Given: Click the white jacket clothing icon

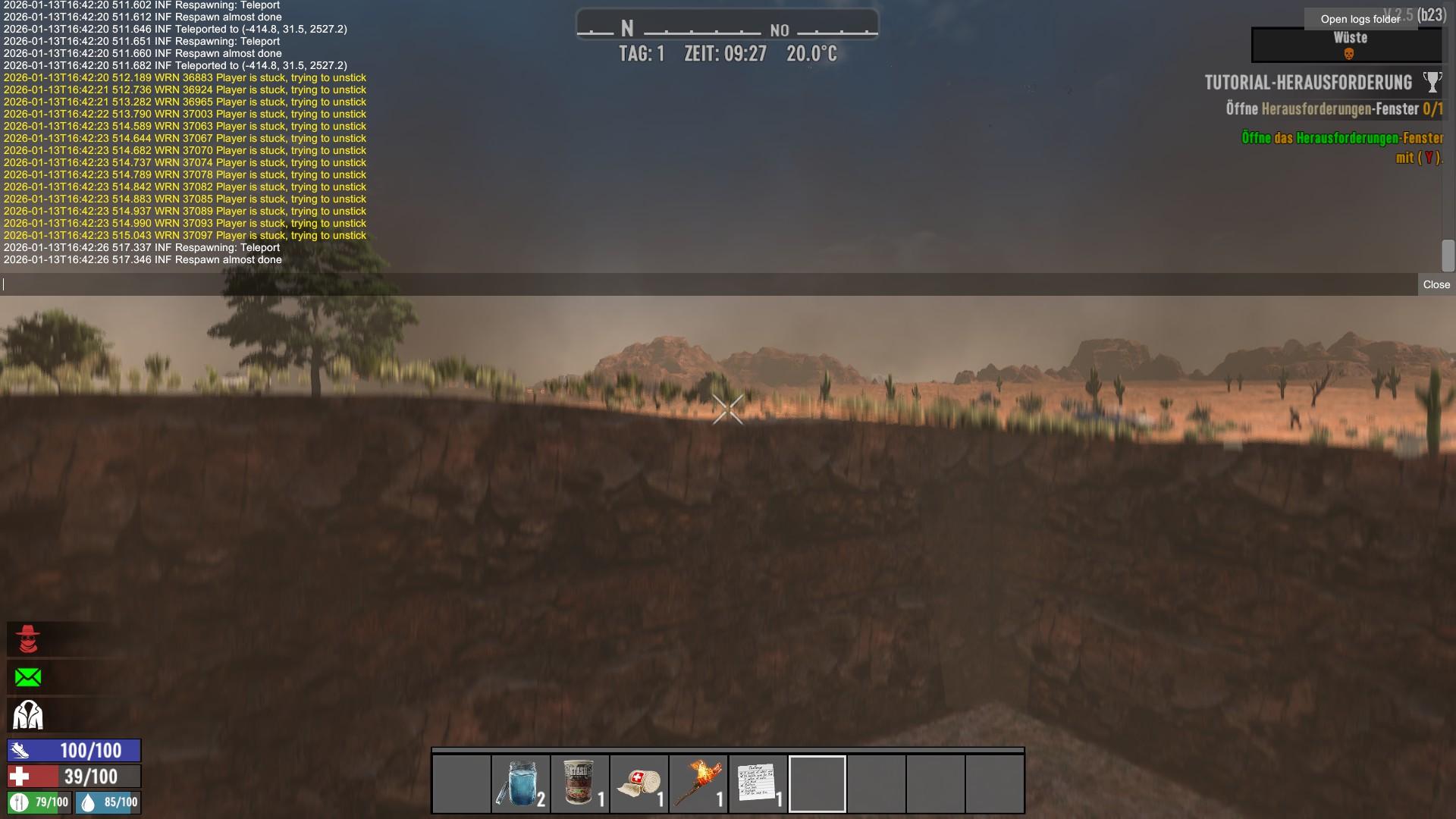Looking at the screenshot, I should tap(28, 714).
